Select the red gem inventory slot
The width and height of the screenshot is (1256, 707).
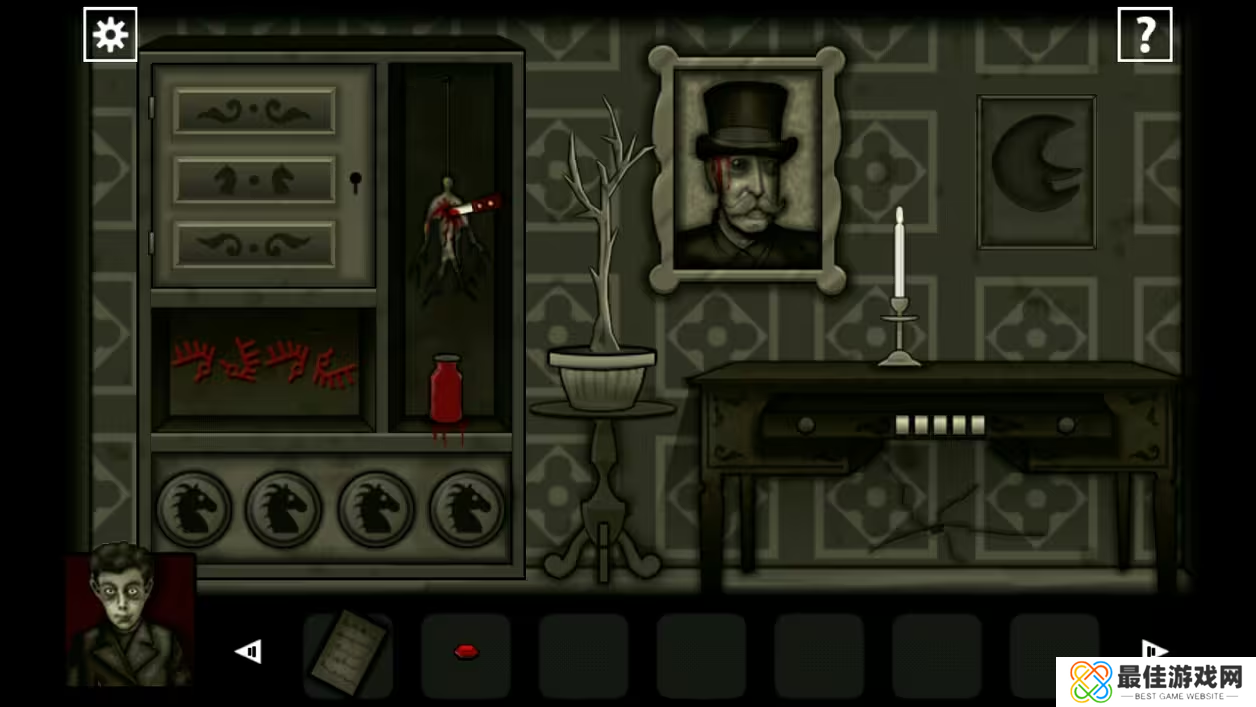point(465,654)
